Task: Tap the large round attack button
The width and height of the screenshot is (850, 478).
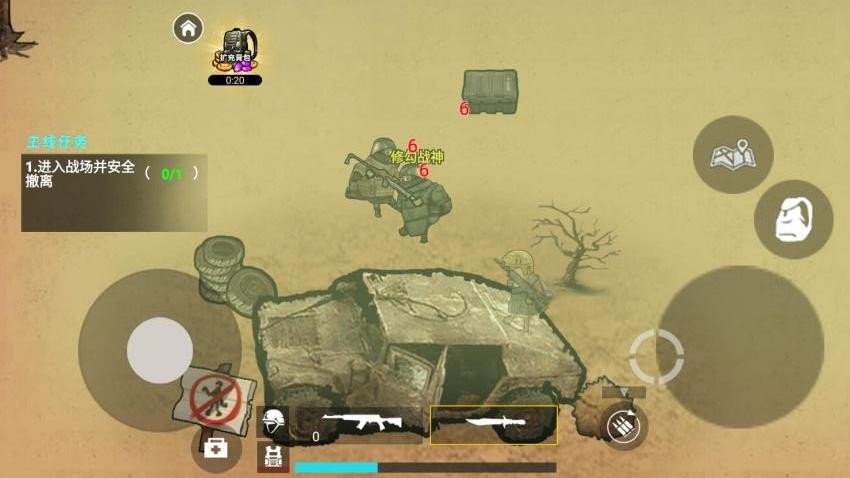Action: (740, 345)
